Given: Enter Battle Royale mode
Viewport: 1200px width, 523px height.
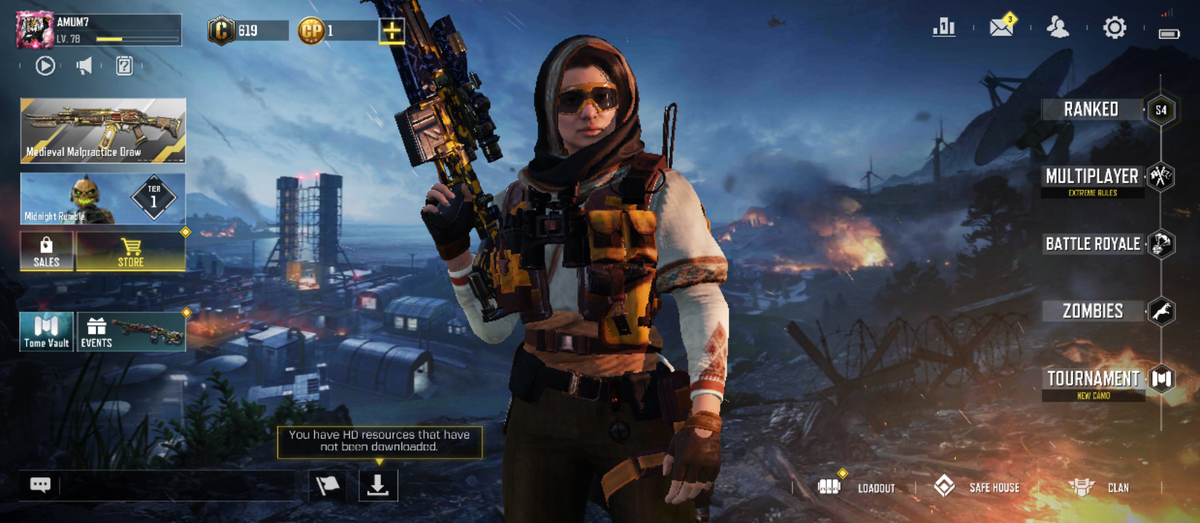Looking at the screenshot, I should tap(1092, 244).
